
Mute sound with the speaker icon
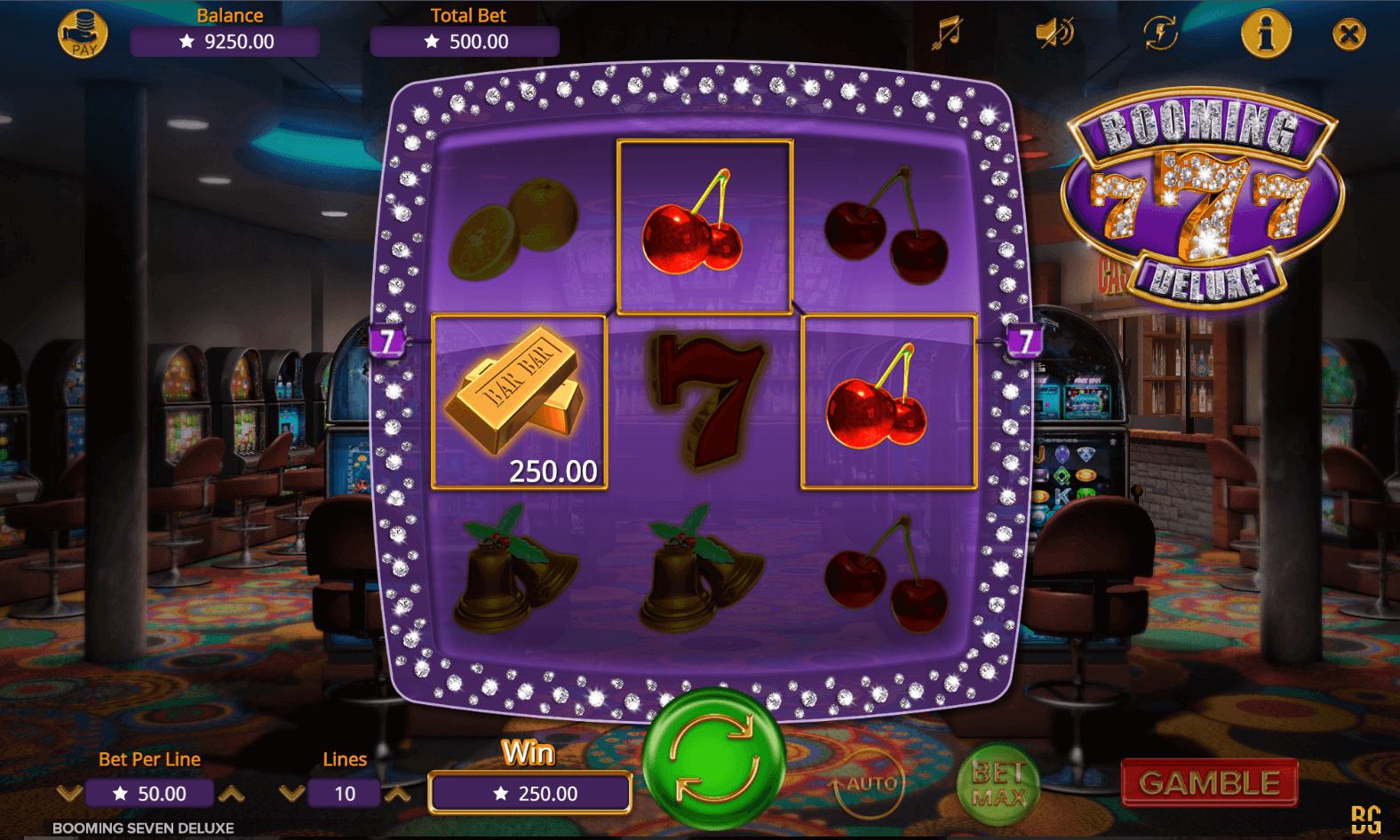1054,34
